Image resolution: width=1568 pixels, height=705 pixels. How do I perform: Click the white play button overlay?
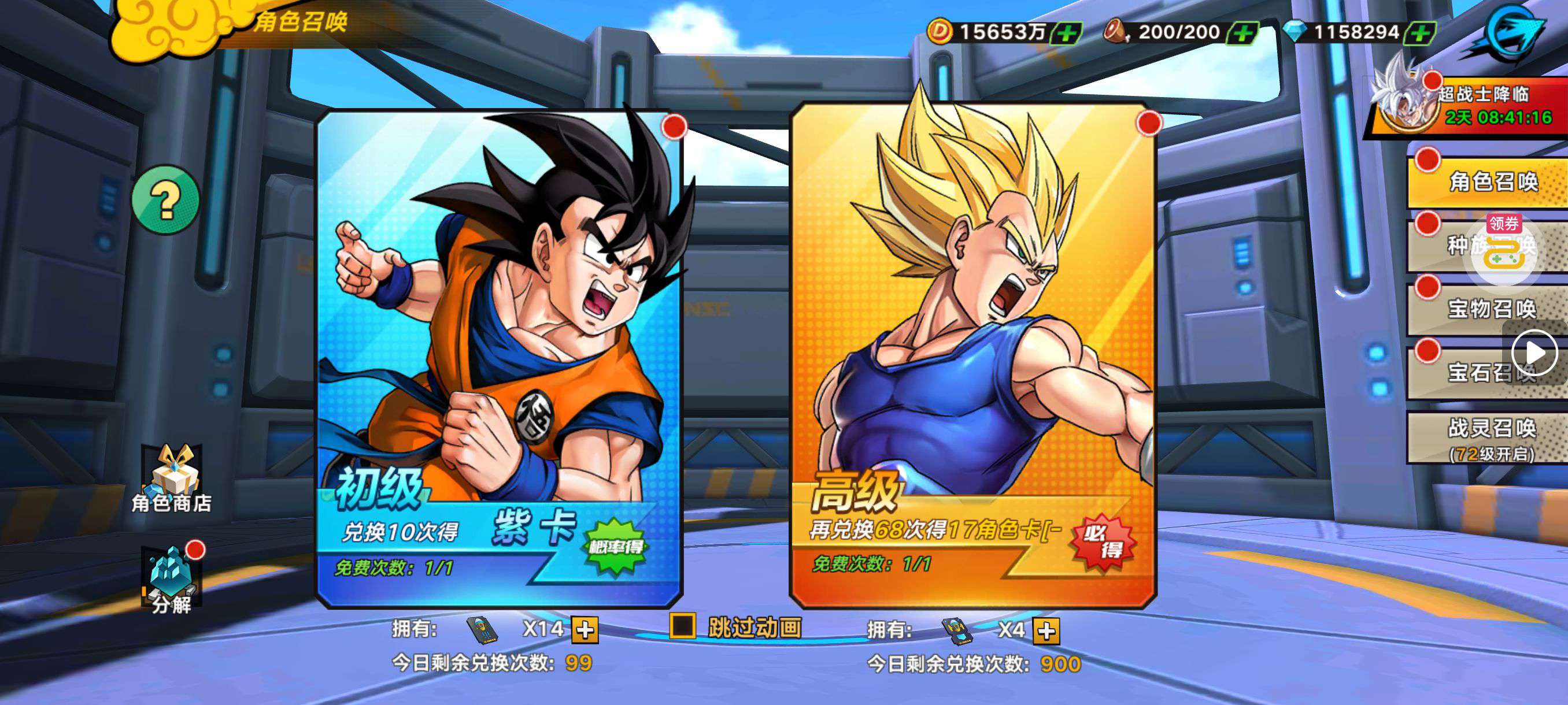(x=1534, y=353)
